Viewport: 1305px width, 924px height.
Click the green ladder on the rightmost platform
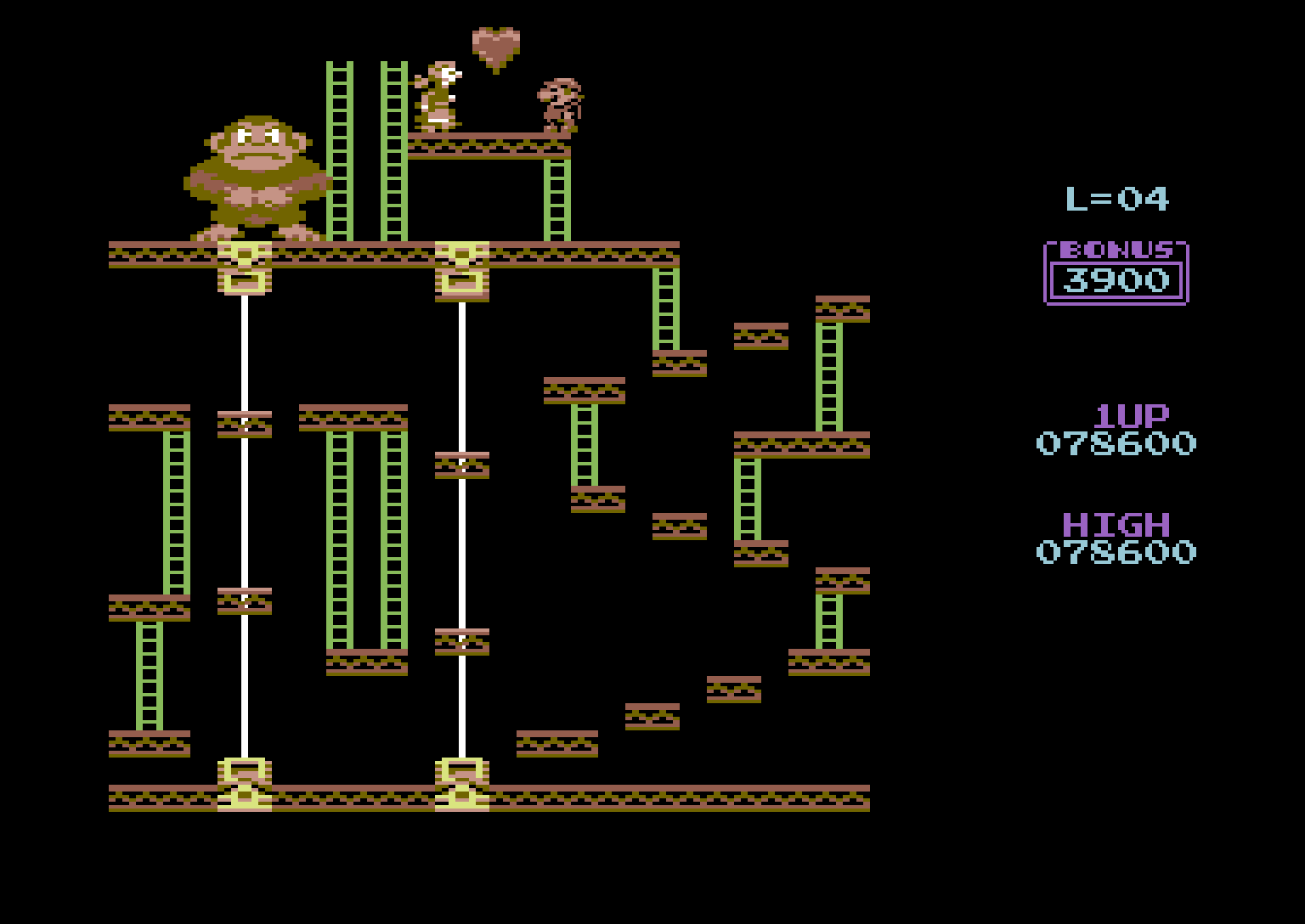coord(828,374)
